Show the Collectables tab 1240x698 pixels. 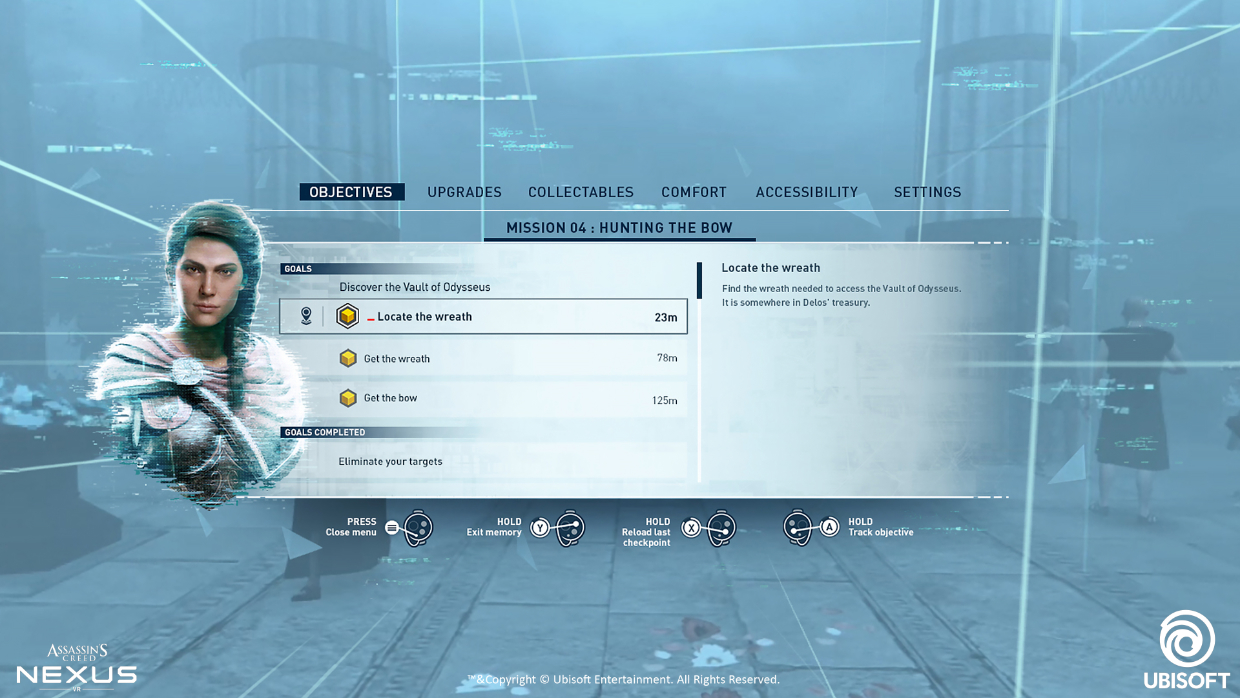coord(581,192)
